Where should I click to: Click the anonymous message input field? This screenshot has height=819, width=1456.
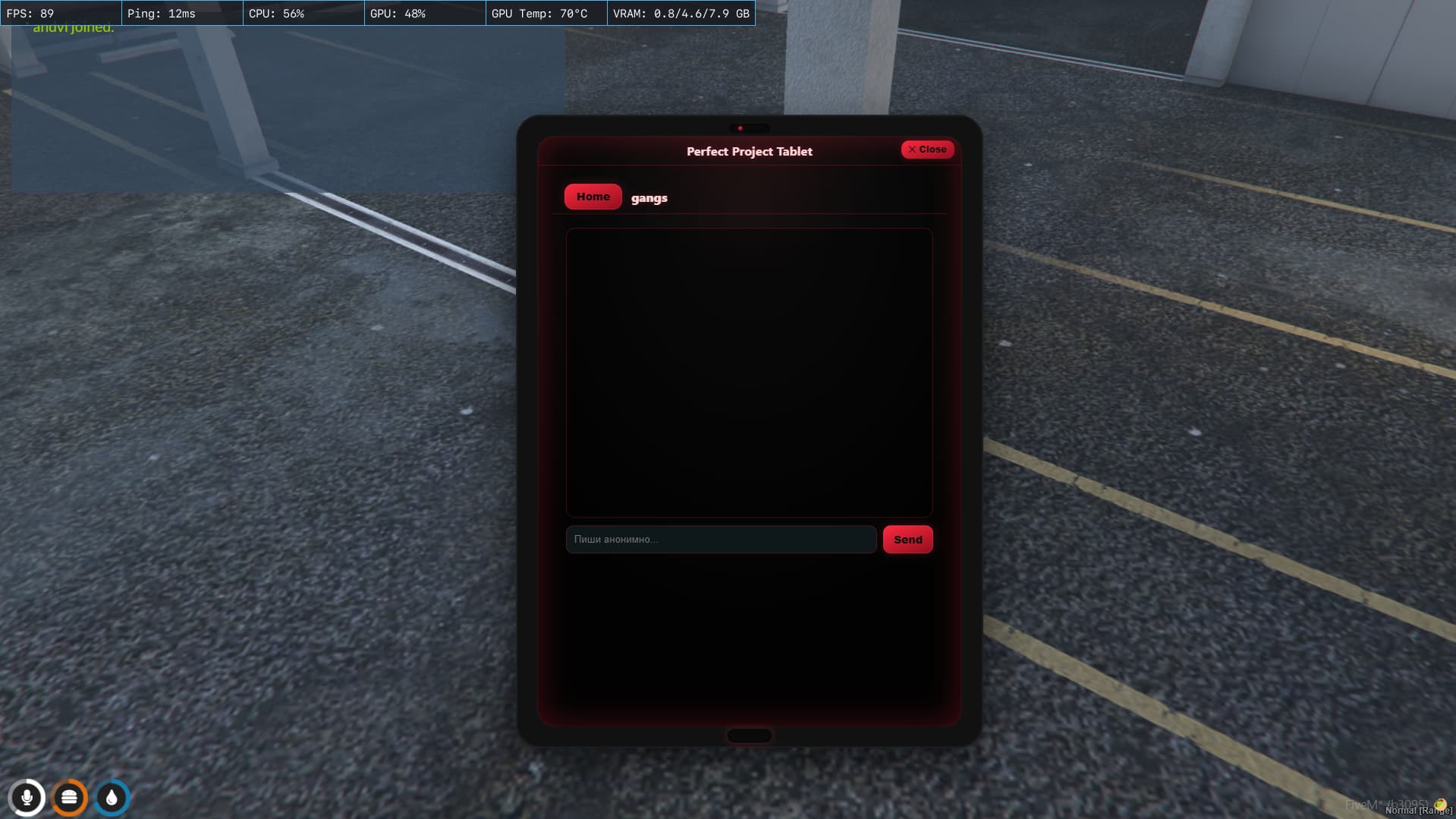pyautogui.click(x=720, y=539)
